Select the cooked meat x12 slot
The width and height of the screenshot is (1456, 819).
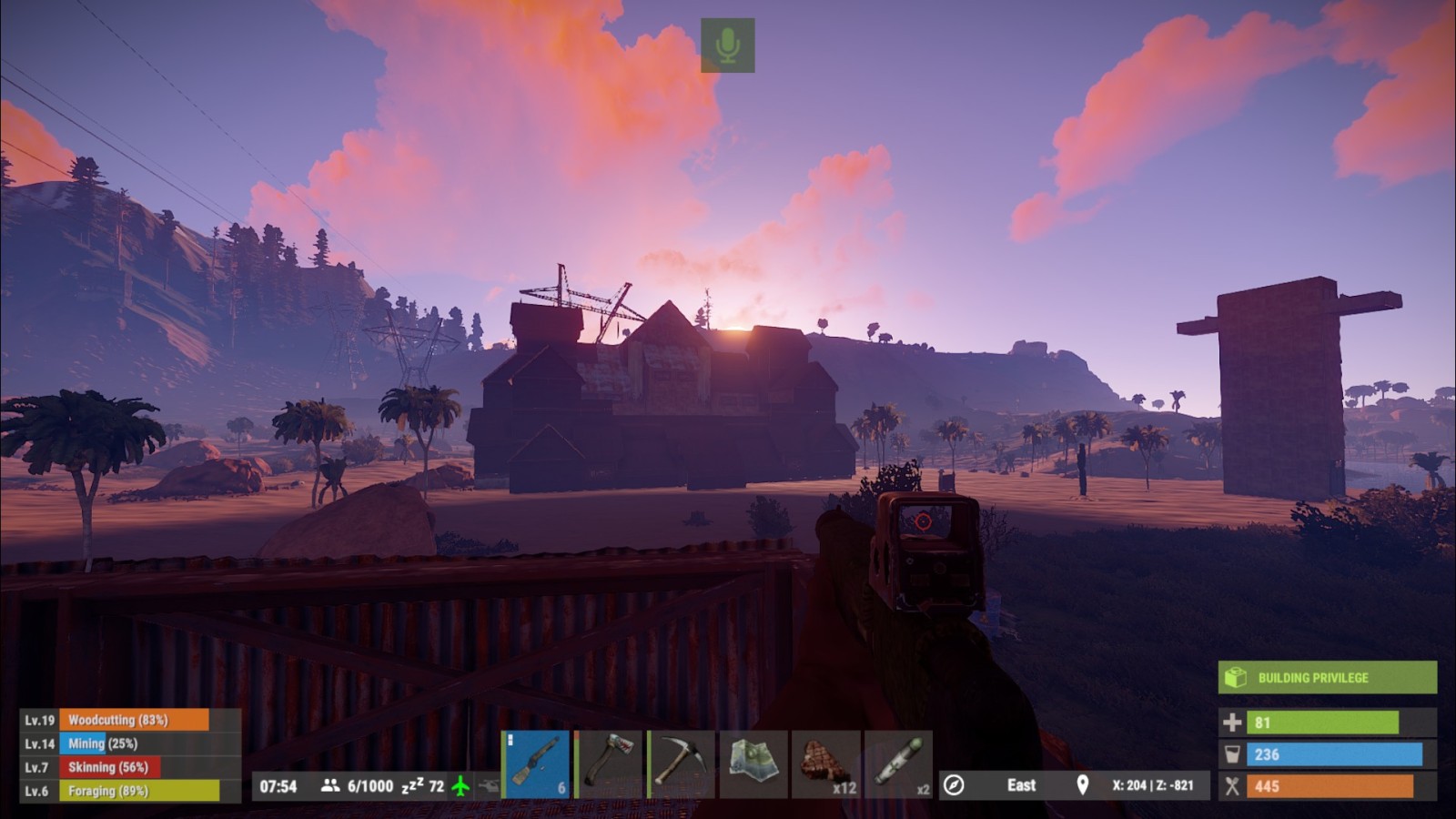click(826, 763)
